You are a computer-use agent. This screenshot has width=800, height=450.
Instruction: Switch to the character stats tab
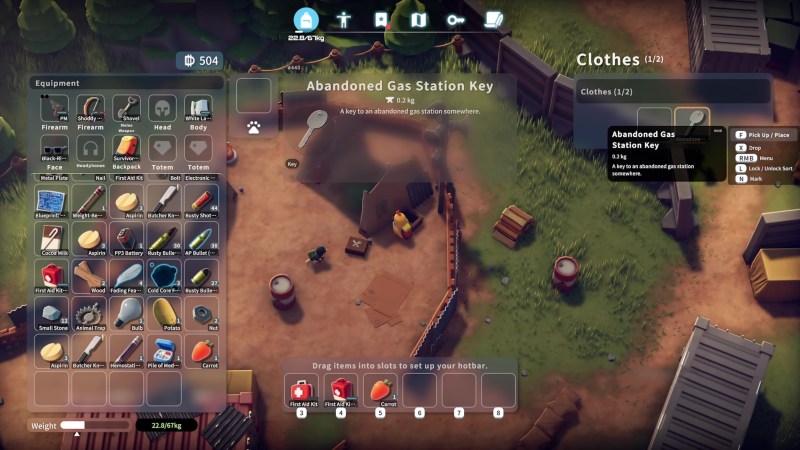click(x=343, y=19)
